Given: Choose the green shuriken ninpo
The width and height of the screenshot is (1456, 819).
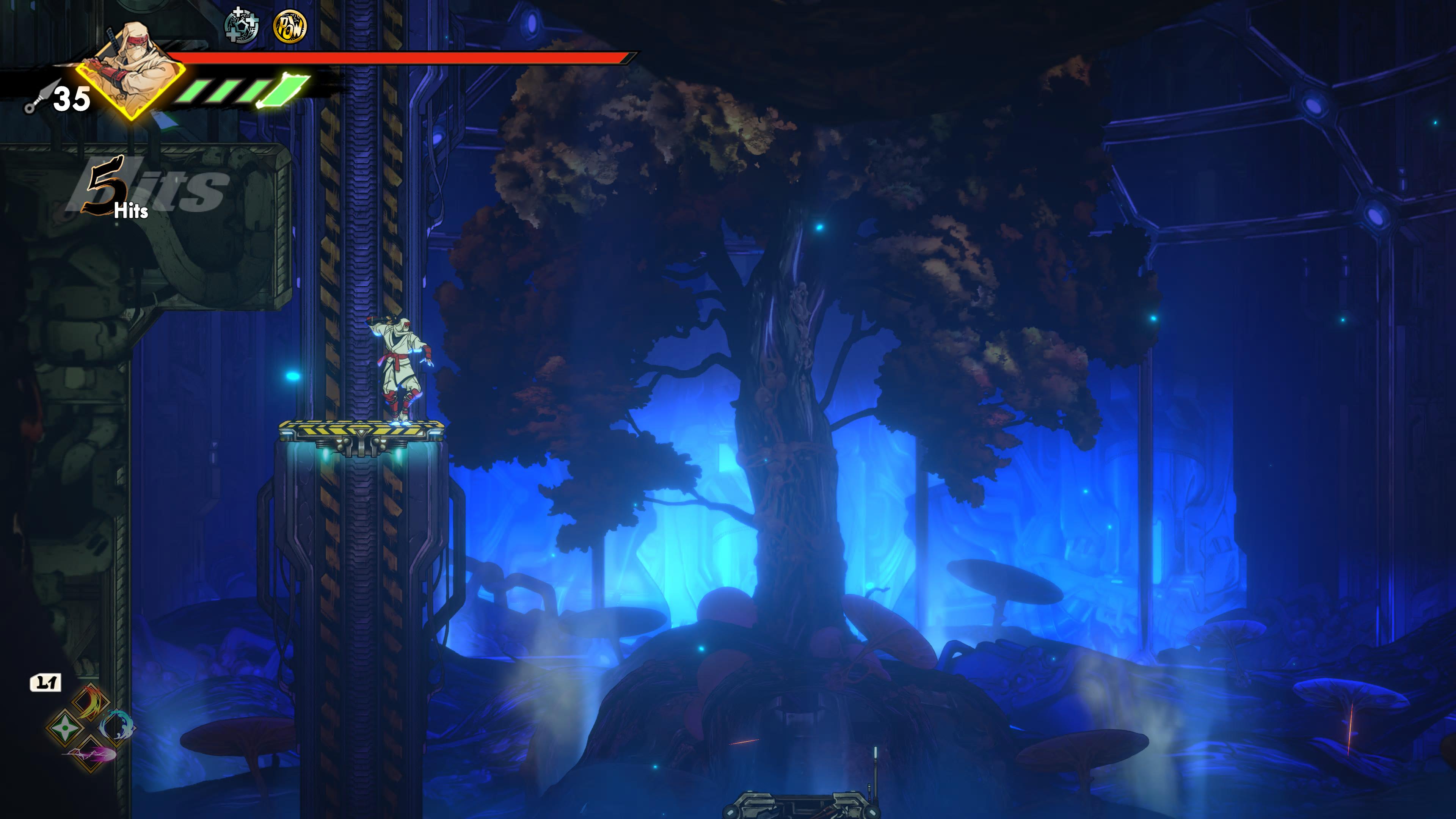Looking at the screenshot, I should point(64,728).
